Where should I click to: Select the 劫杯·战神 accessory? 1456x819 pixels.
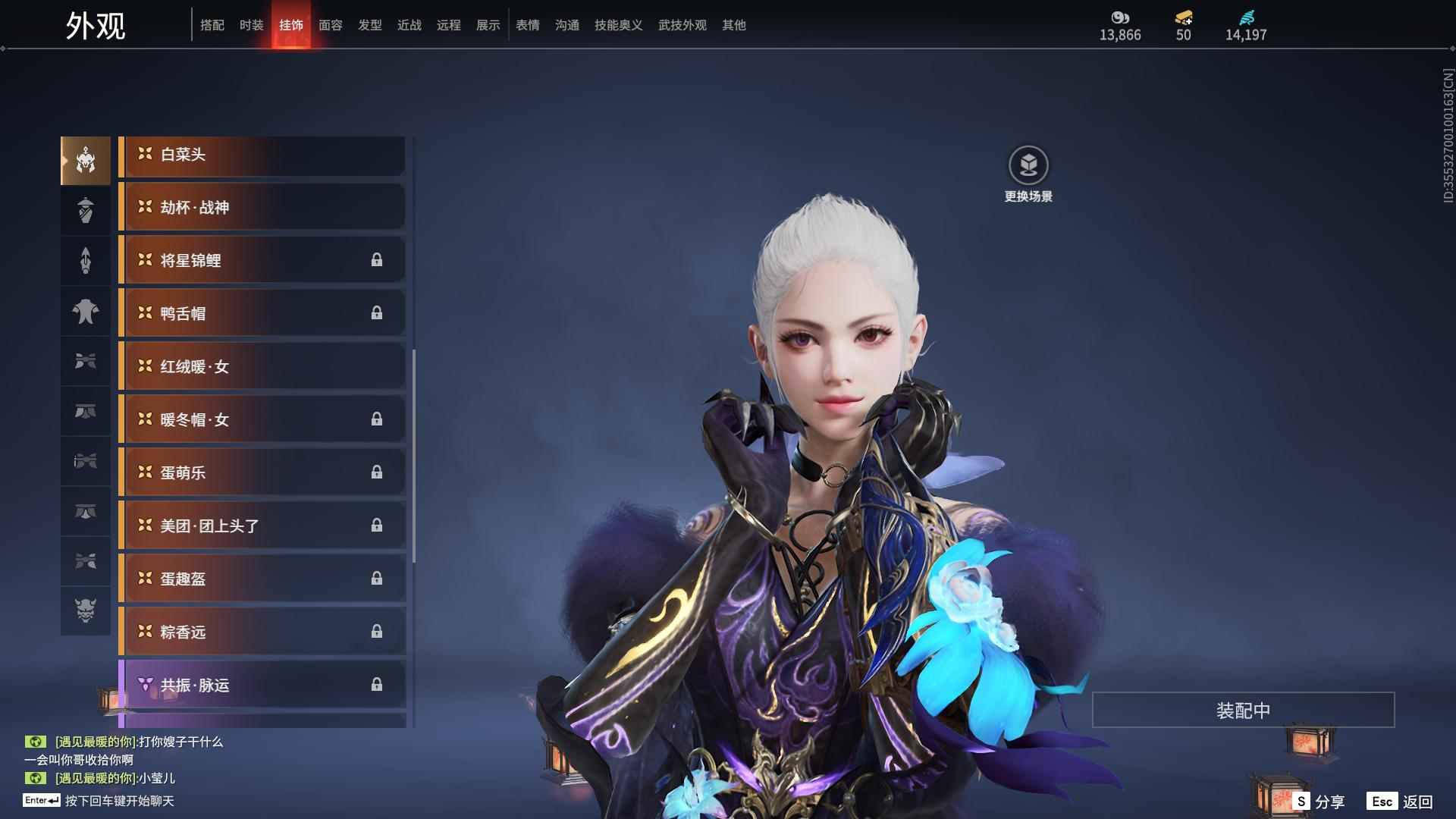[262, 208]
